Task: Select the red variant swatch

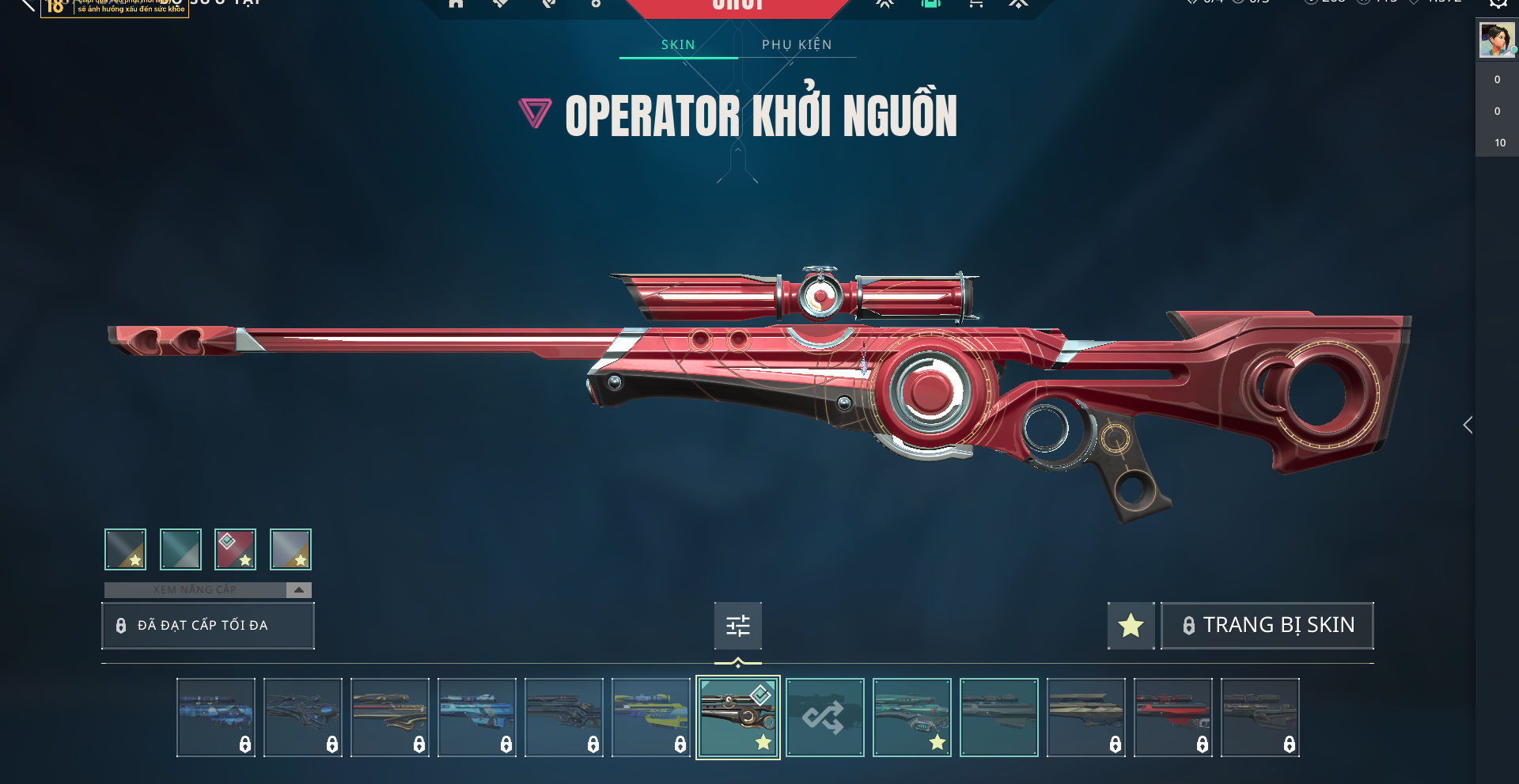Action: tap(235, 549)
